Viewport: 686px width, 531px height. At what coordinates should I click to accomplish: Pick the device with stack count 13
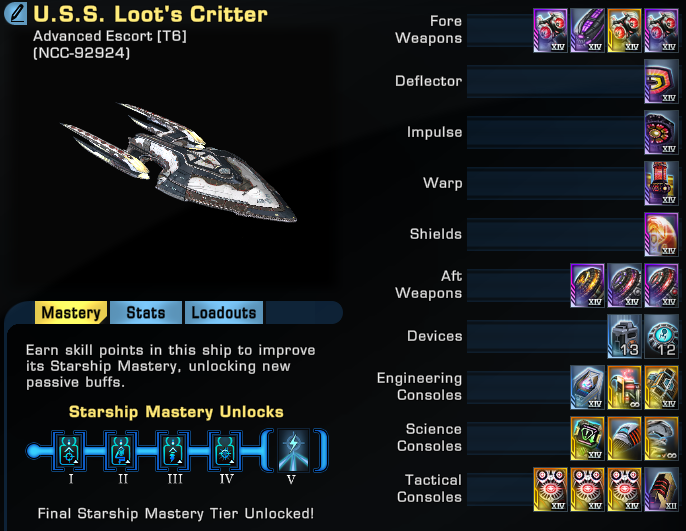click(x=624, y=336)
